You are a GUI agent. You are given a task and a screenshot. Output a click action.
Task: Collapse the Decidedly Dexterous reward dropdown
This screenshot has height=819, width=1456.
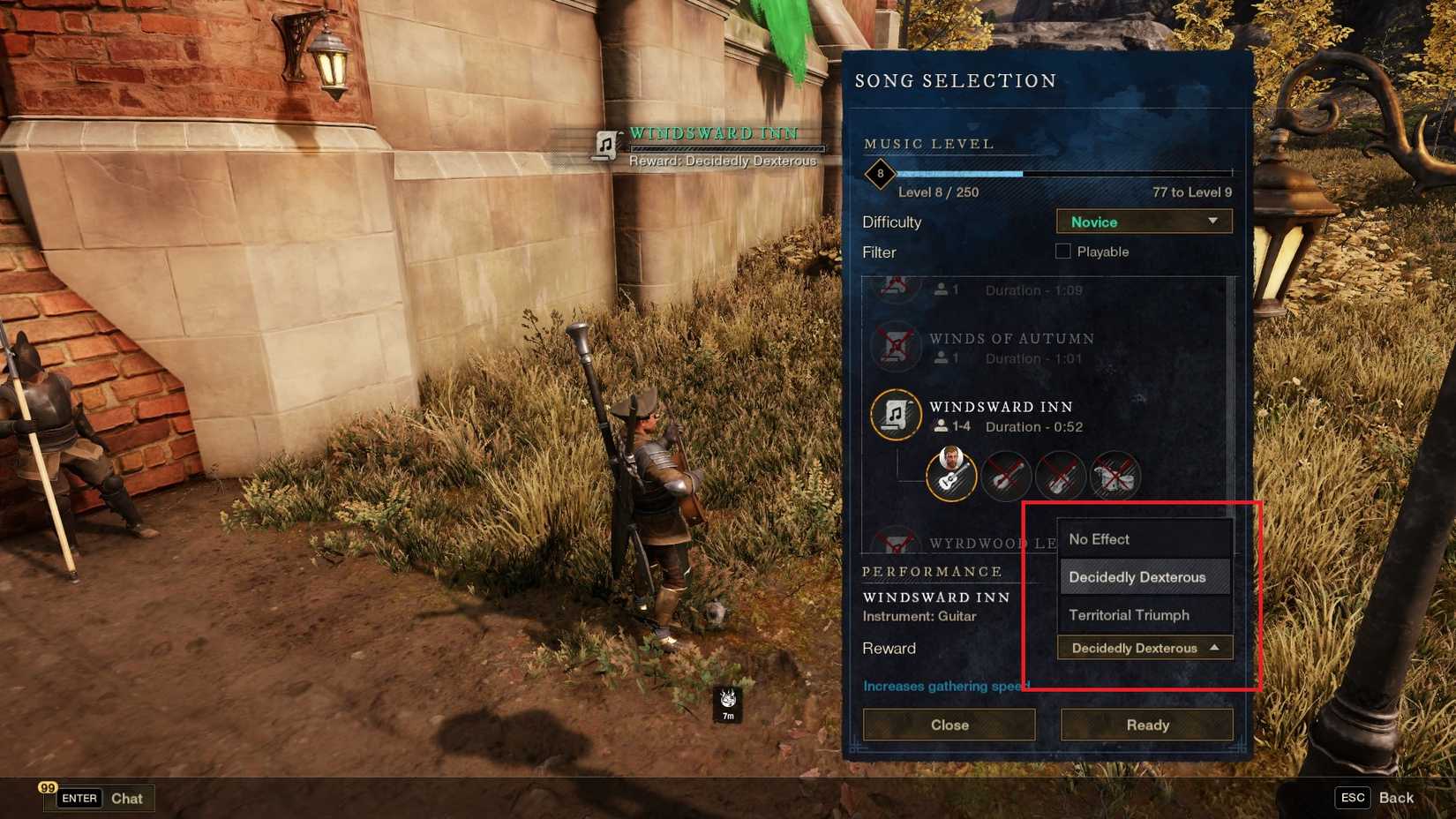click(x=1144, y=648)
